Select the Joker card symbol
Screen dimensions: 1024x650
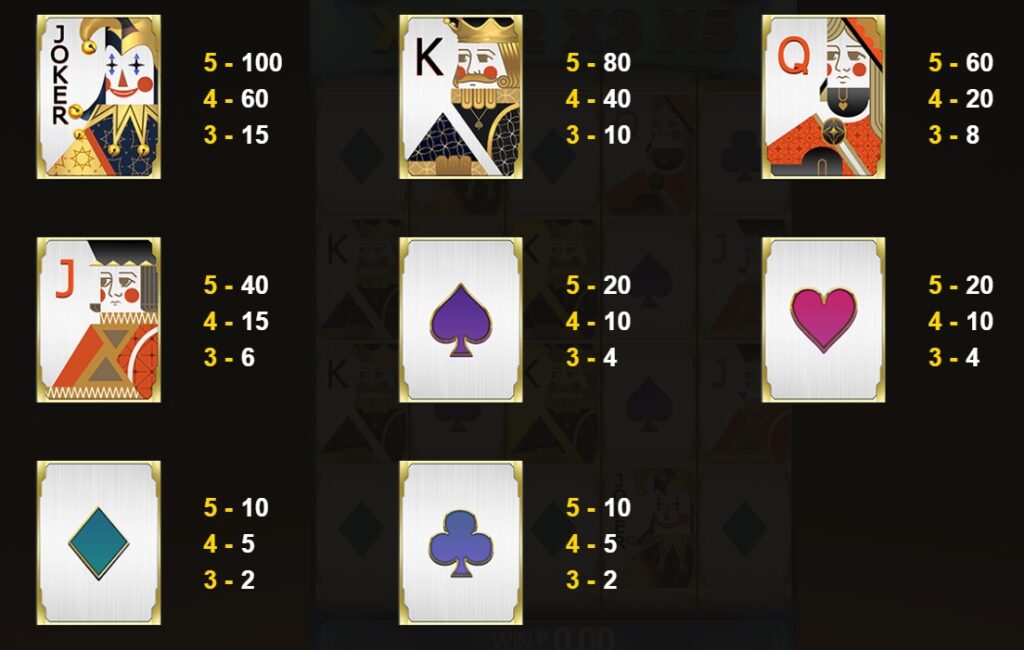point(98,97)
